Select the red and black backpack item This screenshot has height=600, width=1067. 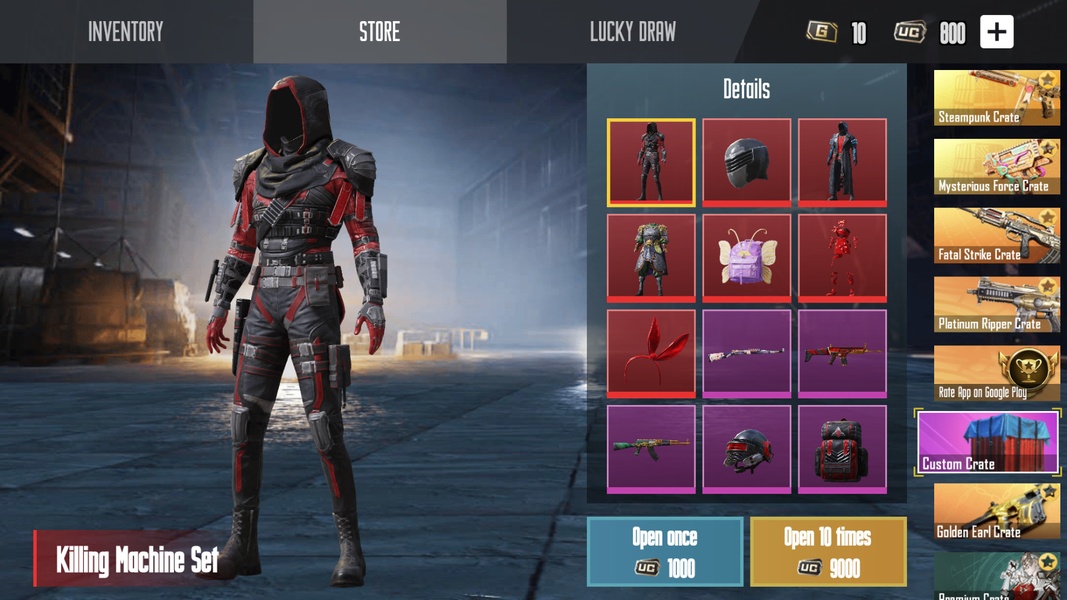click(x=842, y=448)
